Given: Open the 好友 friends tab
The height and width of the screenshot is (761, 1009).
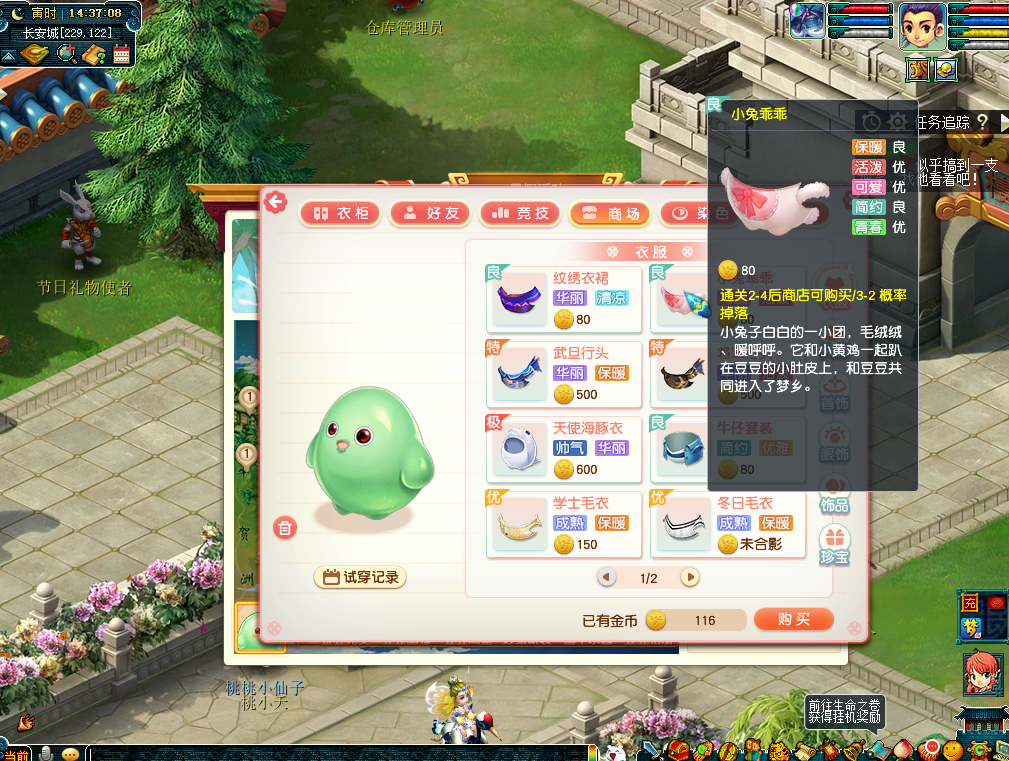Looking at the screenshot, I should [x=431, y=213].
